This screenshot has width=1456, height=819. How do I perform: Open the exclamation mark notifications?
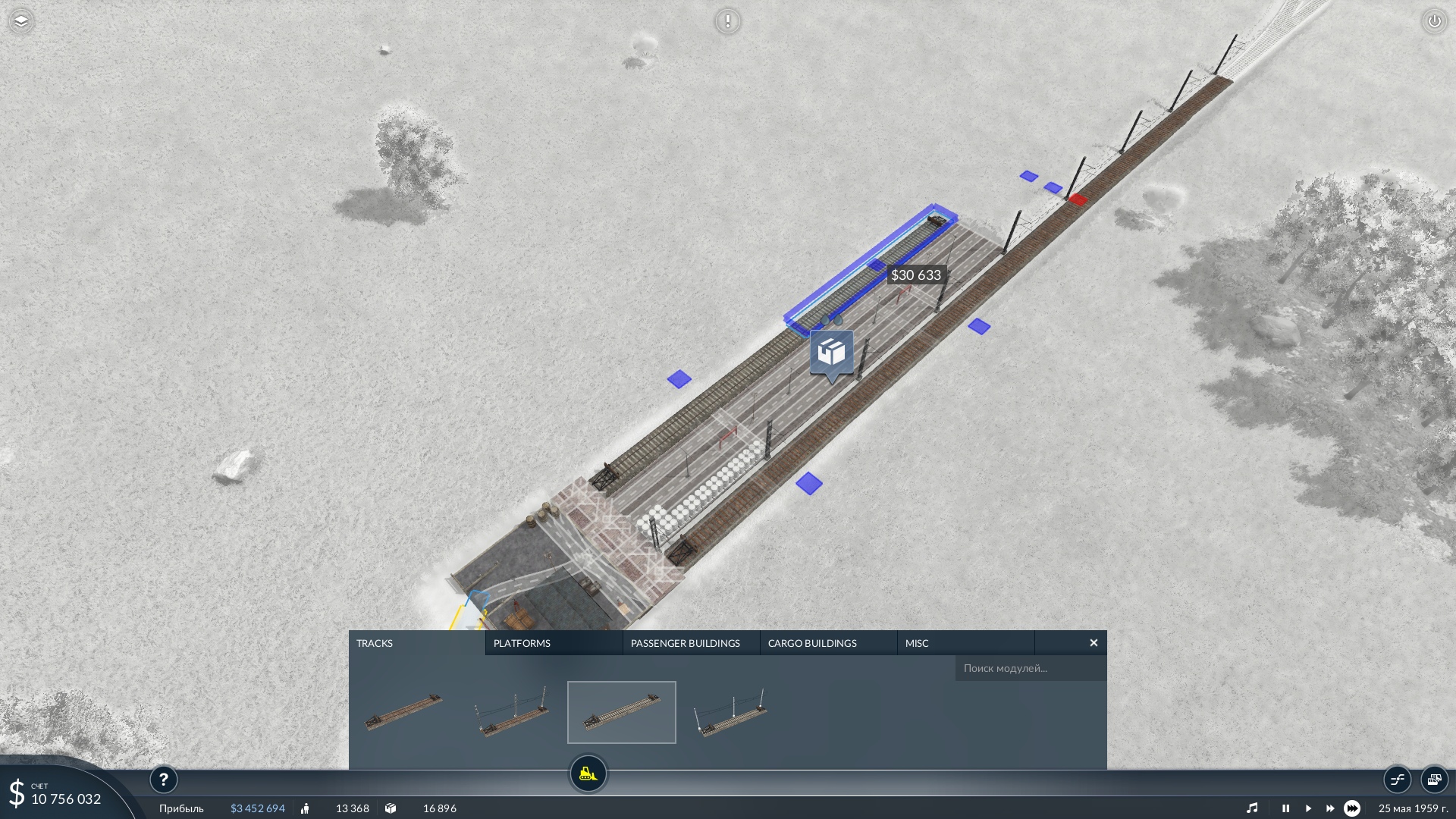[x=727, y=21]
